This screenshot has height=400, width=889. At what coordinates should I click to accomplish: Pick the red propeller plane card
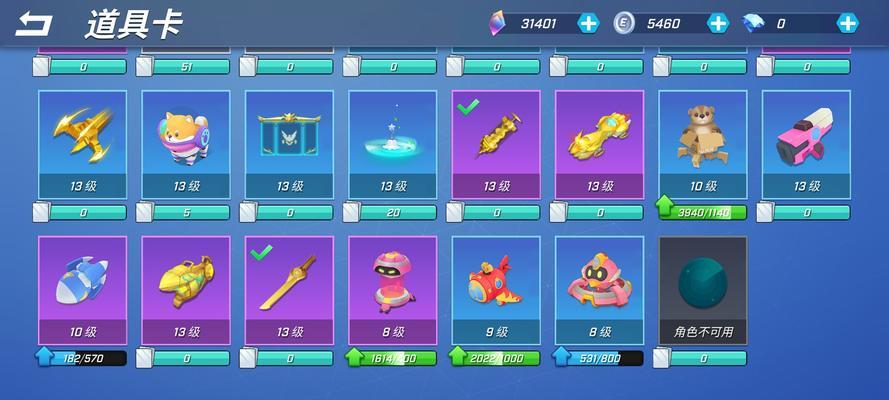[496, 289]
